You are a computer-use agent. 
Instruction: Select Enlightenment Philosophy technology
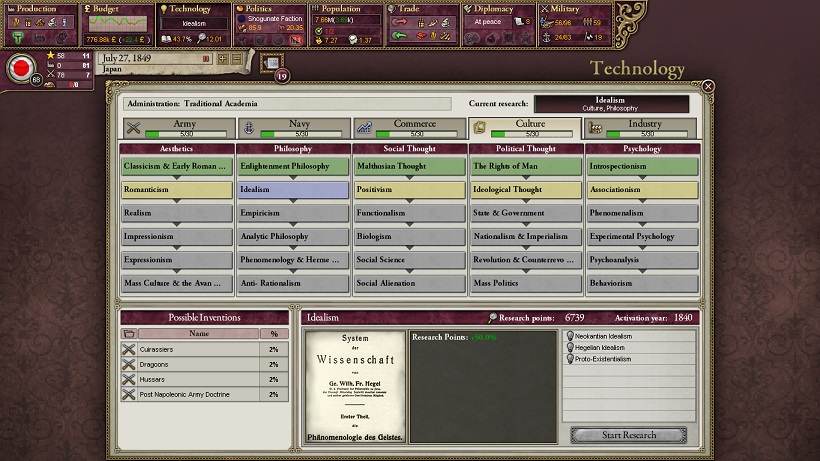click(293, 166)
